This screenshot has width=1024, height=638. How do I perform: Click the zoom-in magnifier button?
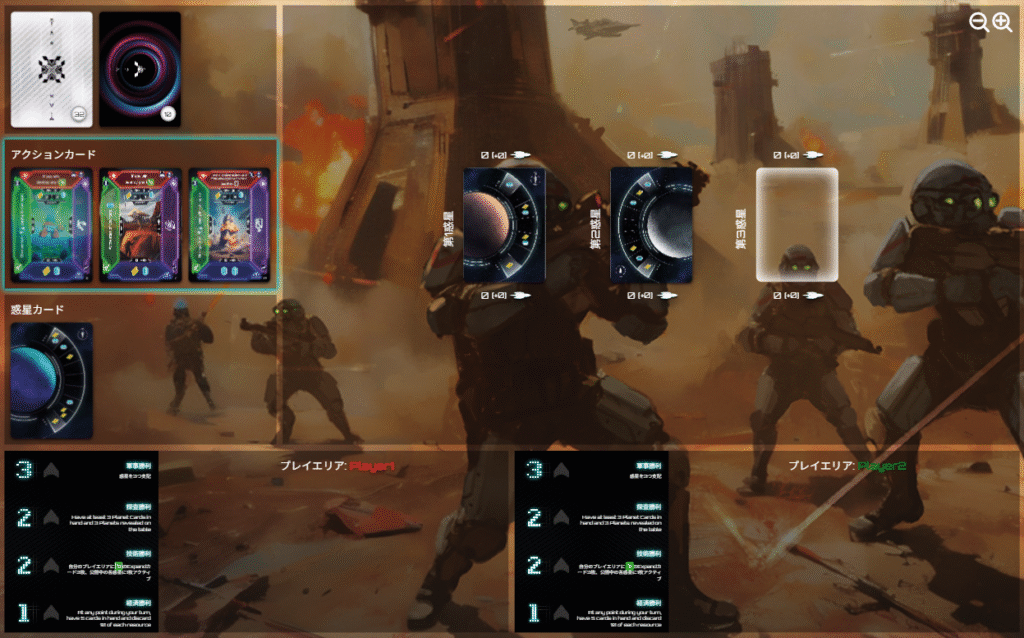[1002, 22]
